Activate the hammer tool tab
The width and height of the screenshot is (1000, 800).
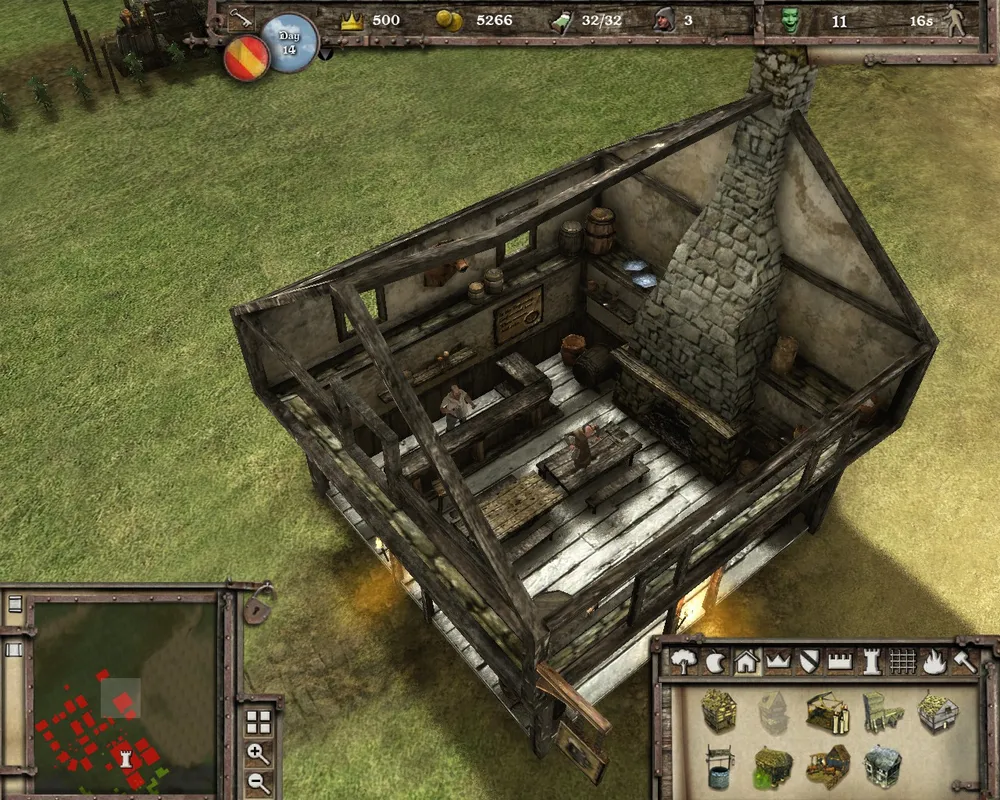coord(964,660)
